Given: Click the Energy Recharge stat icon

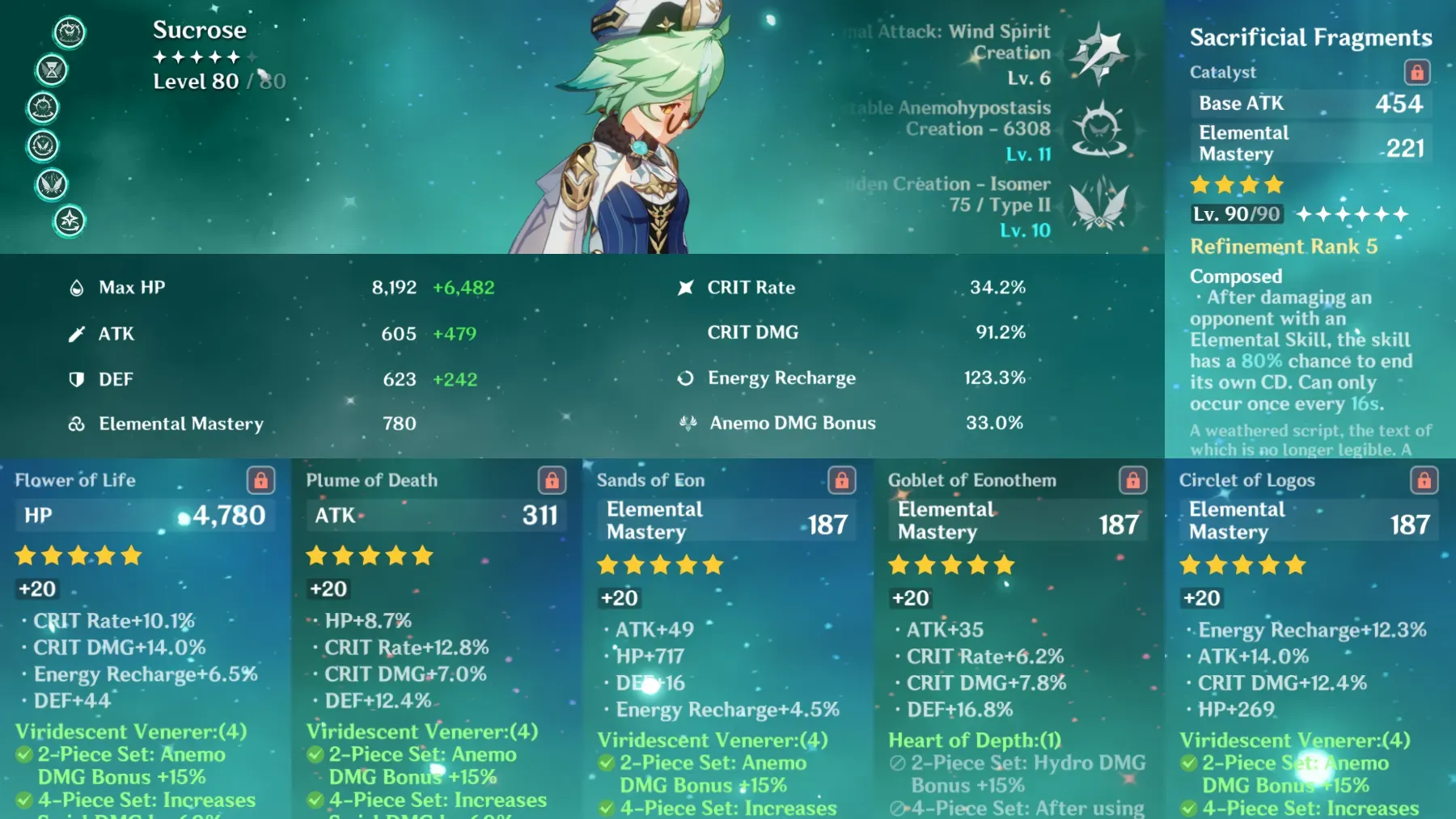Looking at the screenshot, I should [686, 378].
